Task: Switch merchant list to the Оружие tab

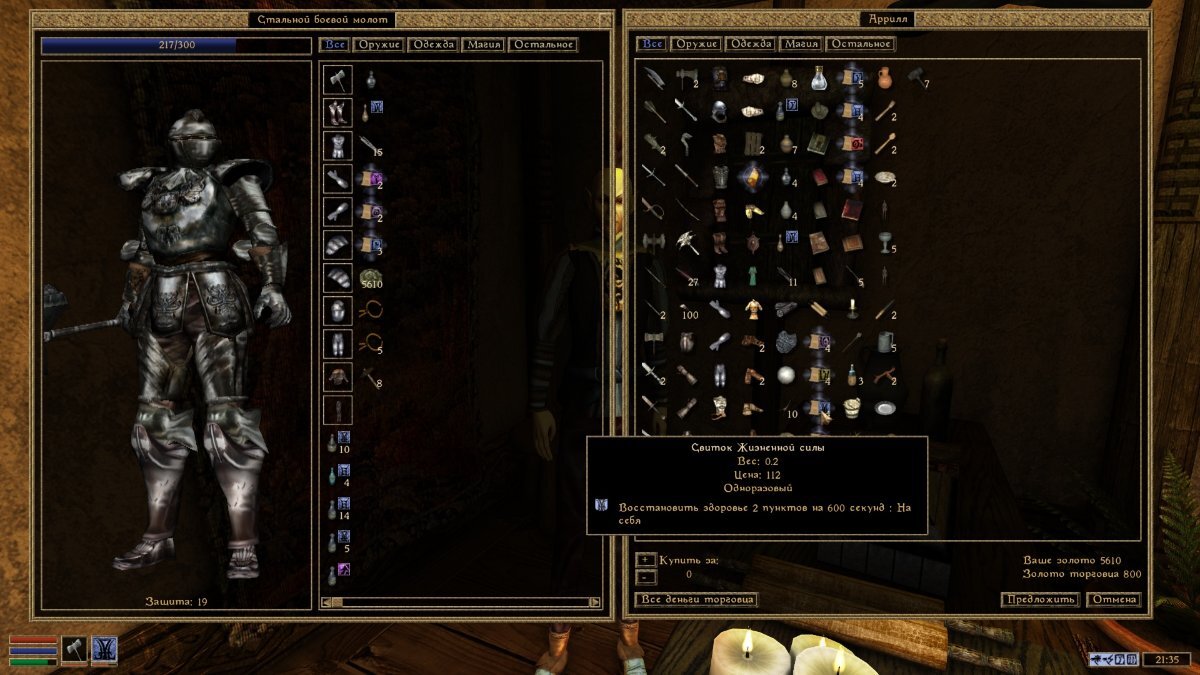Action: (x=697, y=44)
